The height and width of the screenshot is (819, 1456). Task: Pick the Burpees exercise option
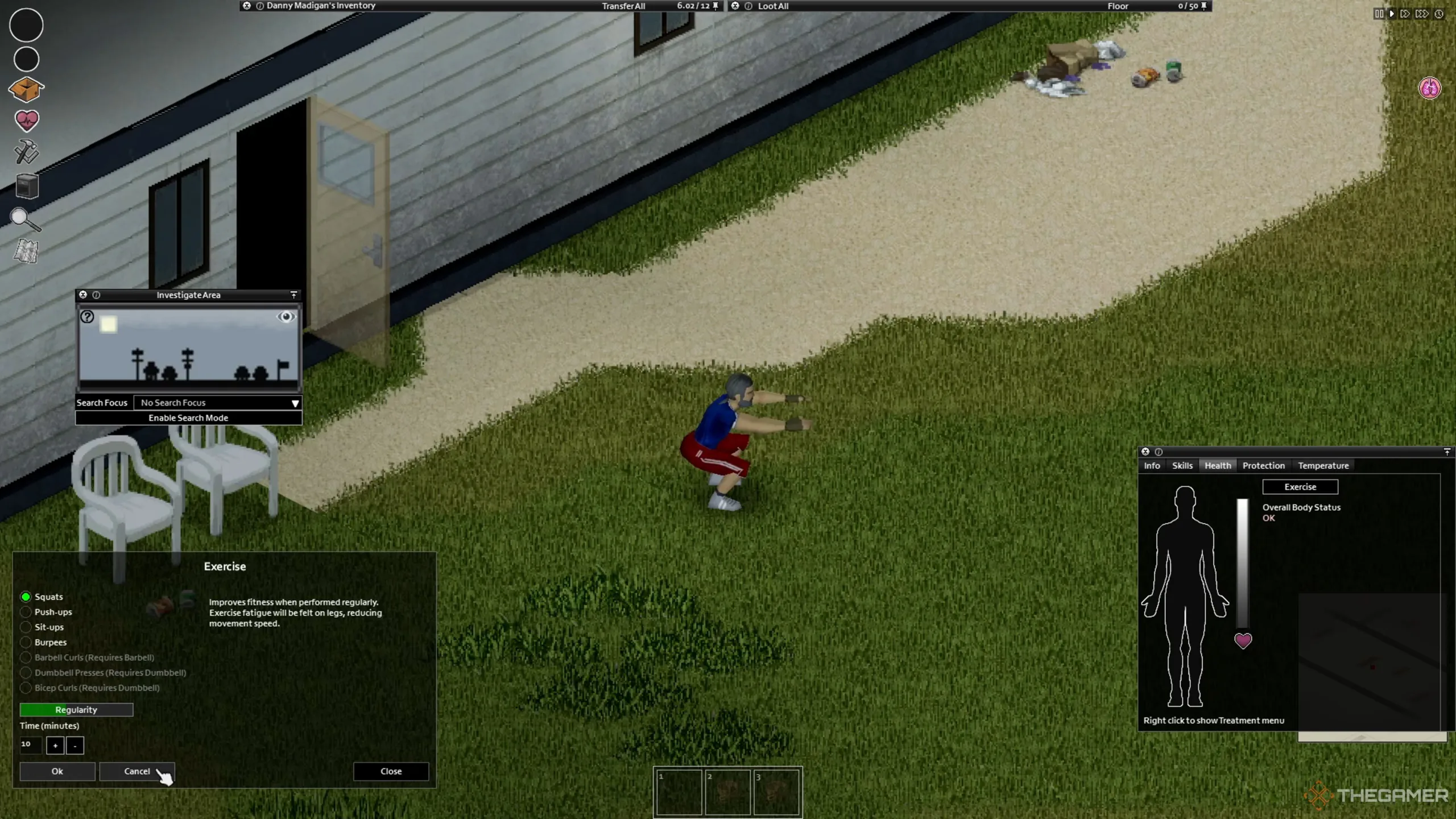pos(26,642)
